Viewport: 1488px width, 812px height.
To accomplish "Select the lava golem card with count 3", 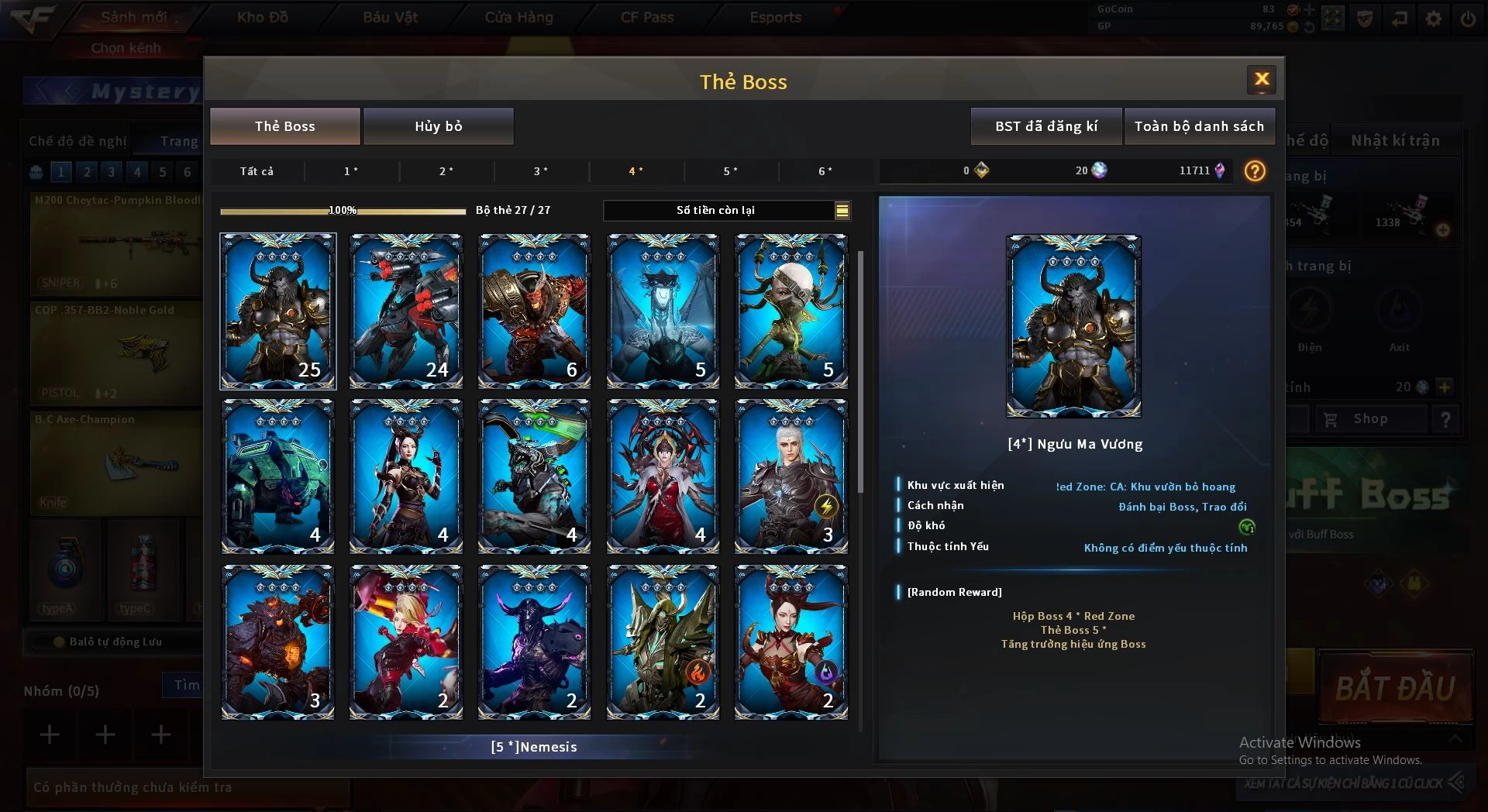I will pyautogui.click(x=277, y=642).
